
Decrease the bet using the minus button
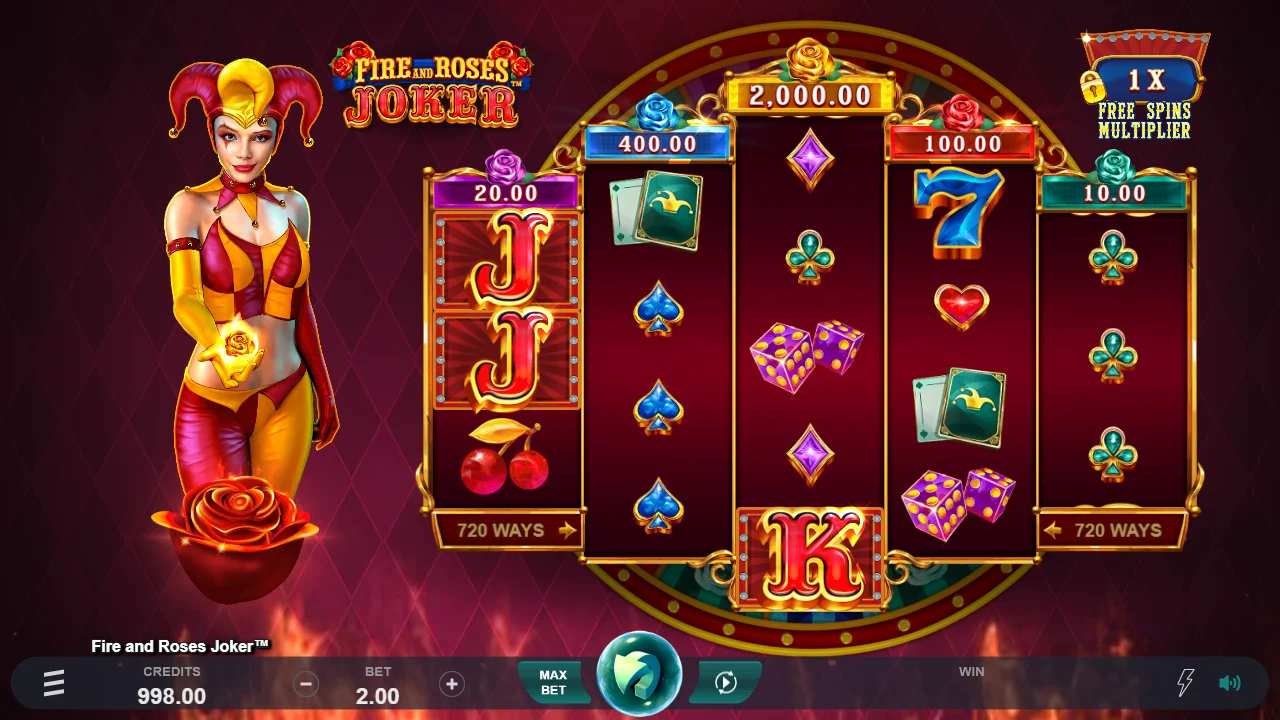[x=306, y=684]
